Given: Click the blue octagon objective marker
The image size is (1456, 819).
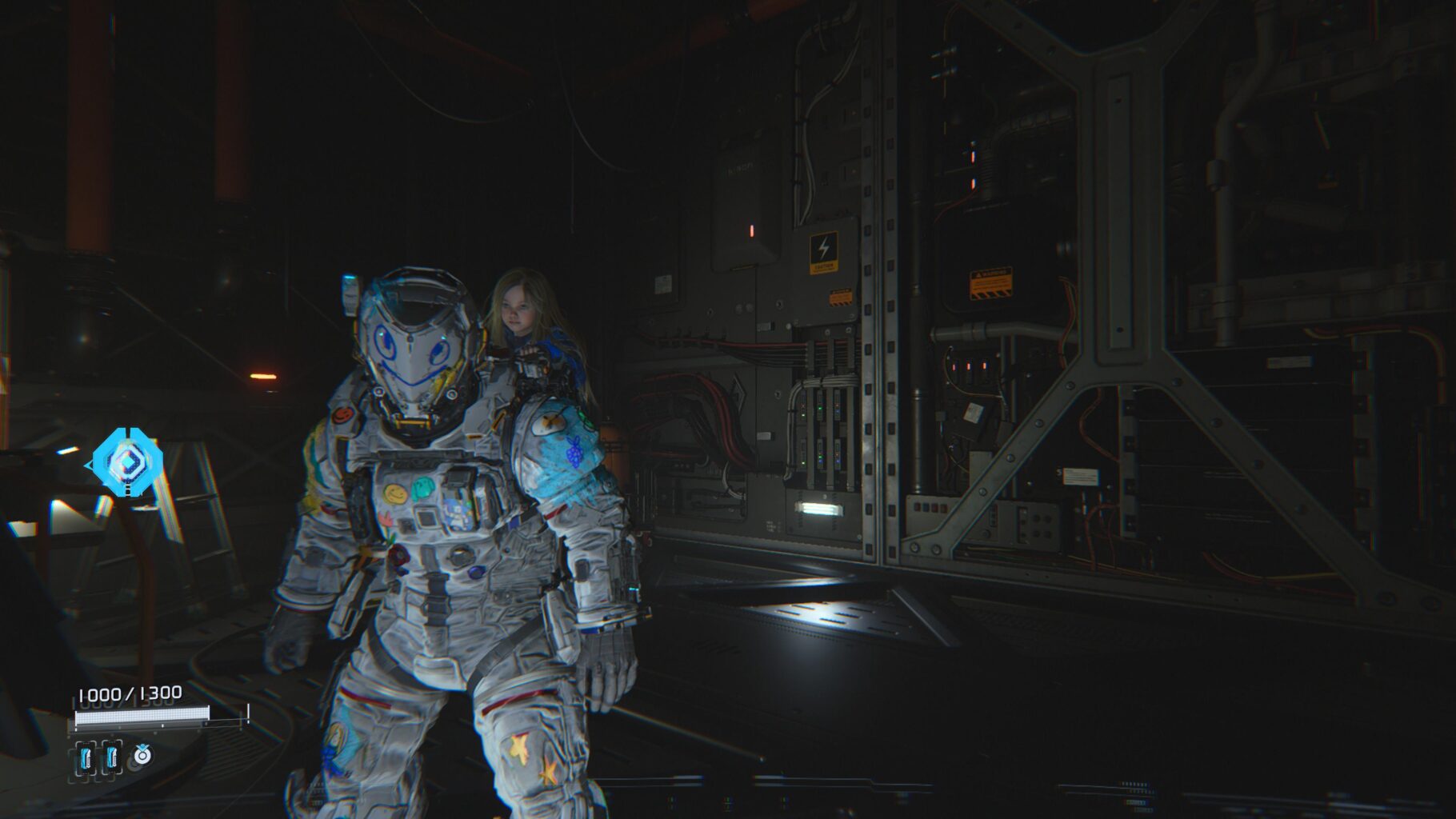Looking at the screenshot, I should 126,461.
